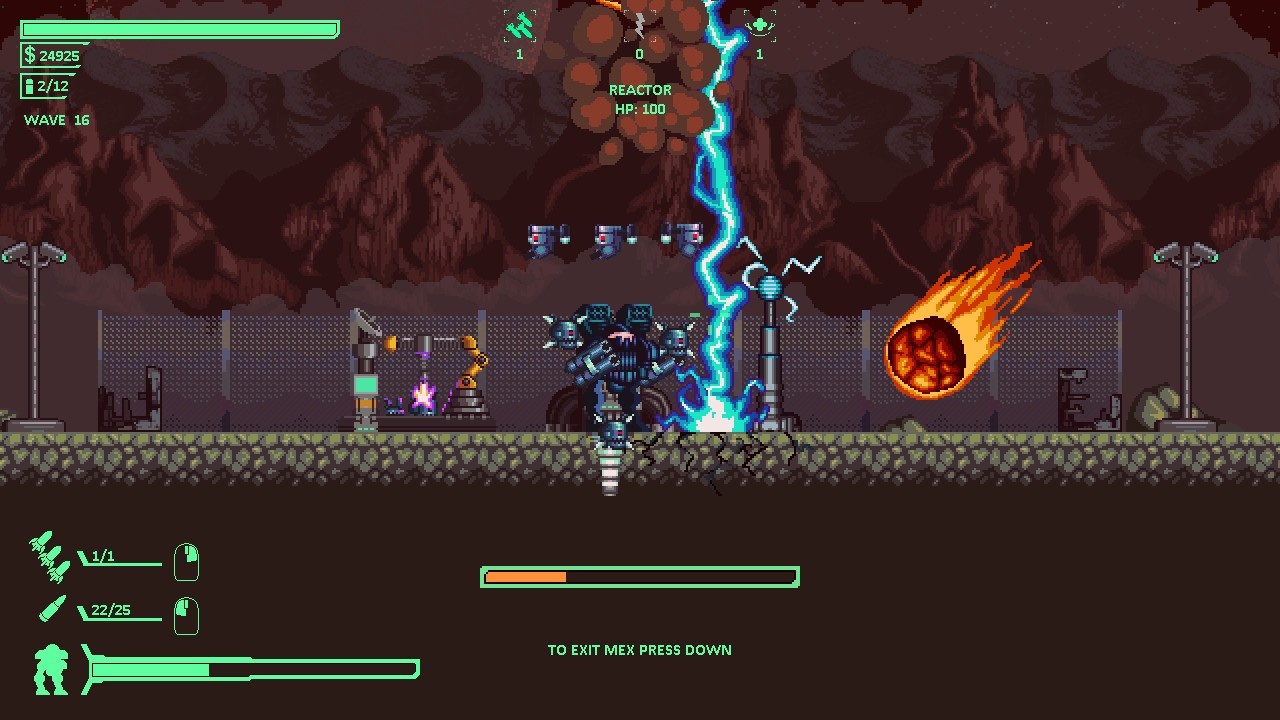Select the TO EXIT MEX PRESS DOWN prompt
This screenshot has height=720, width=1280.
[639, 650]
